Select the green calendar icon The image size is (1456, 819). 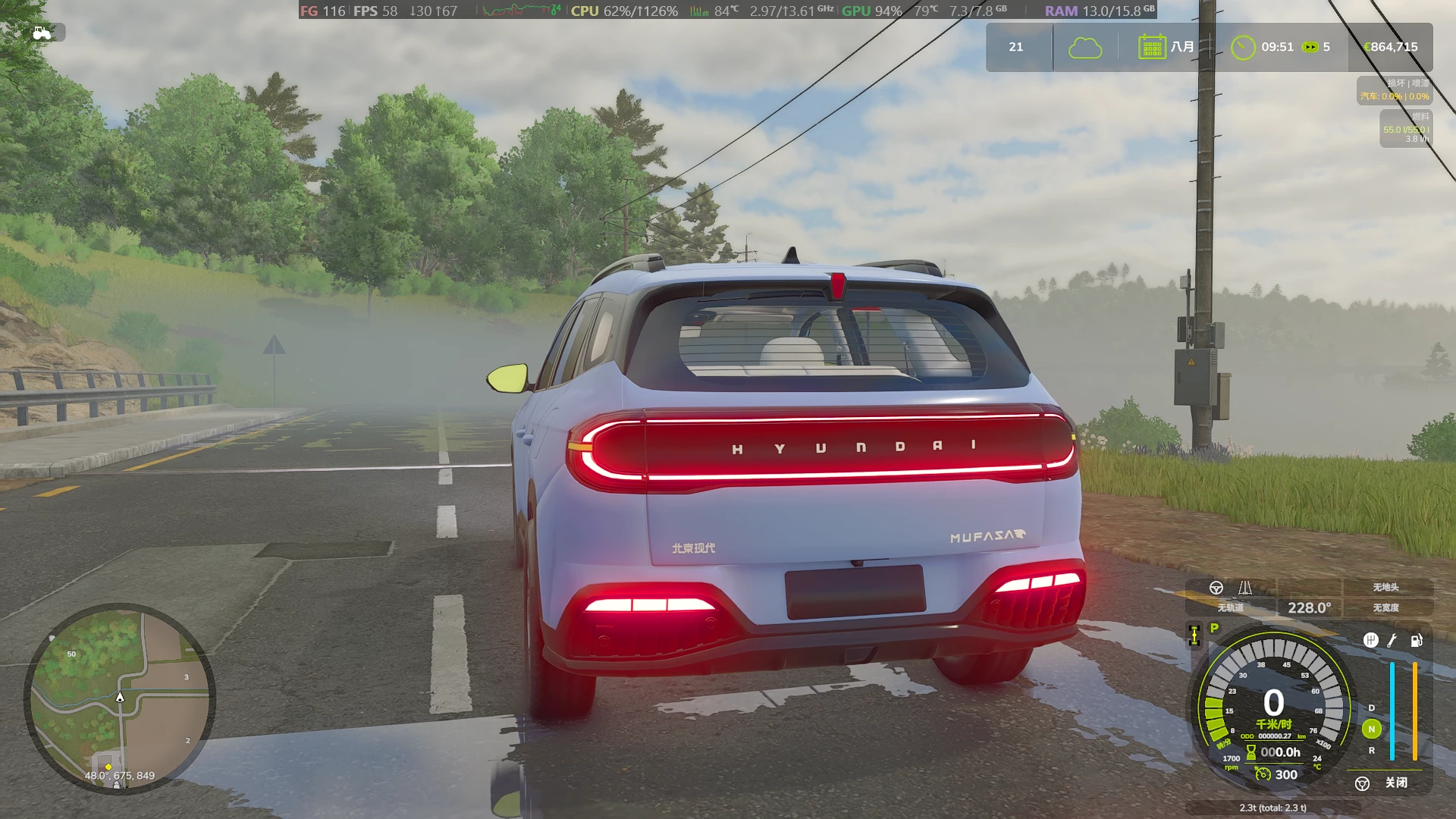click(1151, 47)
